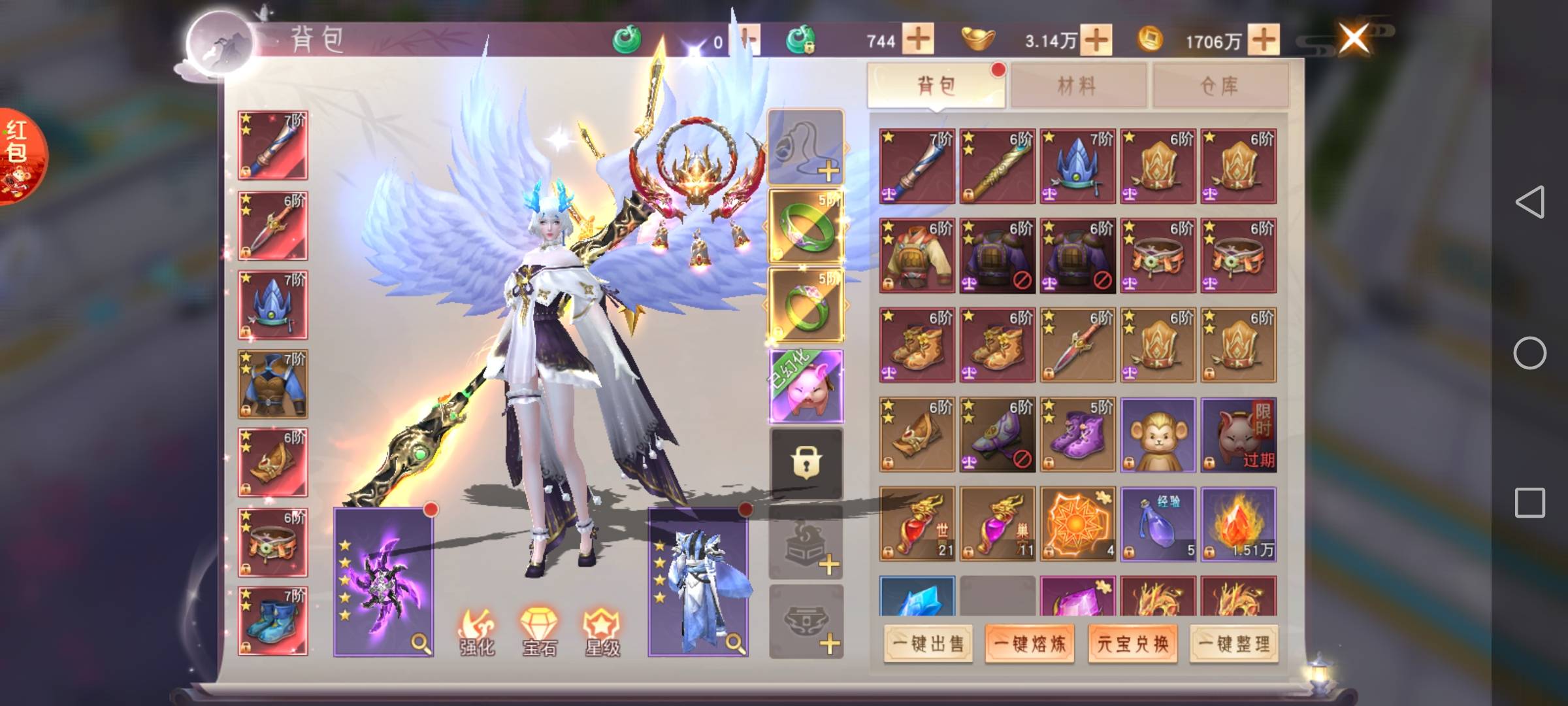Select the expired 限时 pig item
1568x706 pixels.
[x=1238, y=435]
